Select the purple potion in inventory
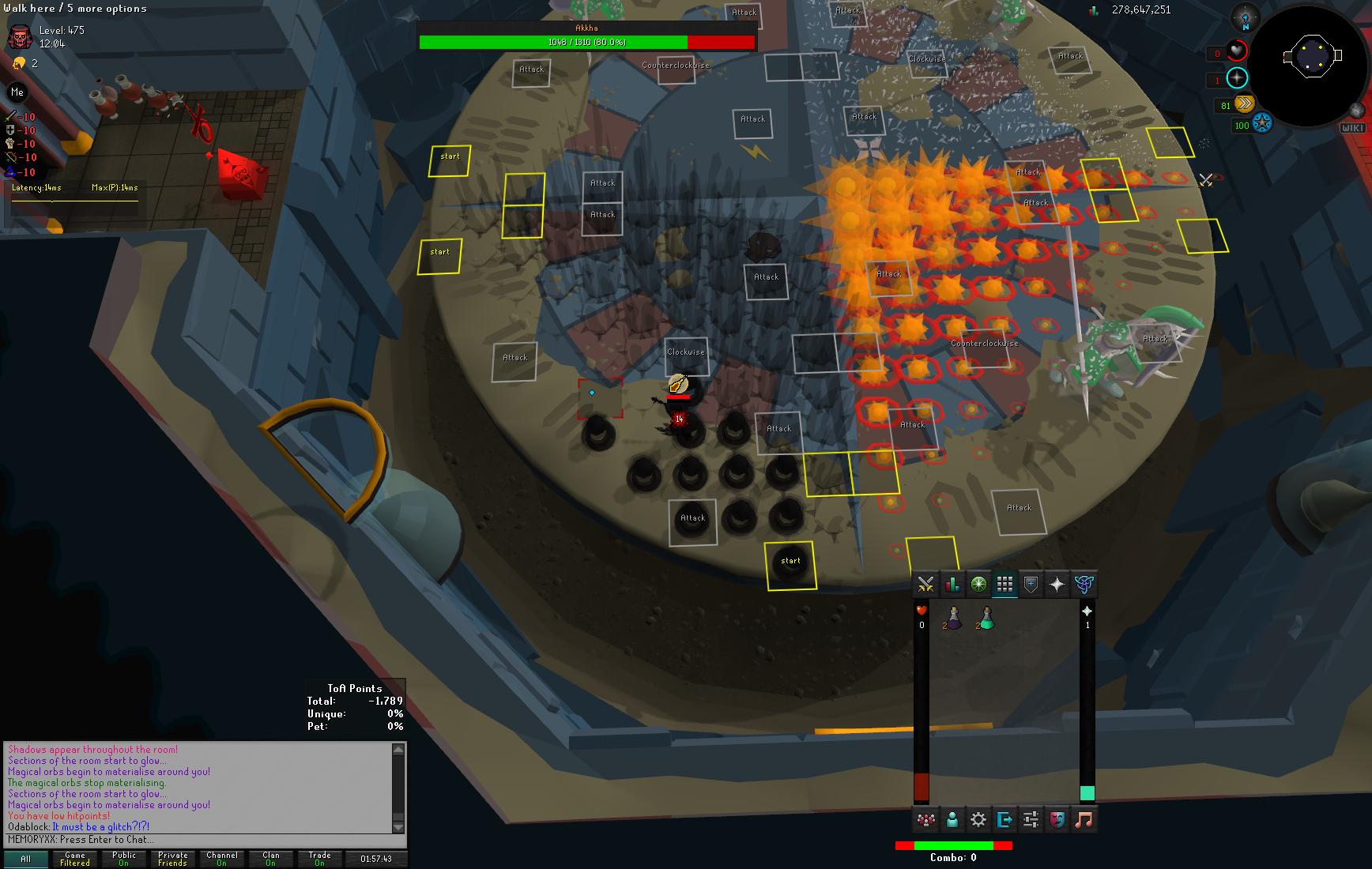 click(953, 618)
